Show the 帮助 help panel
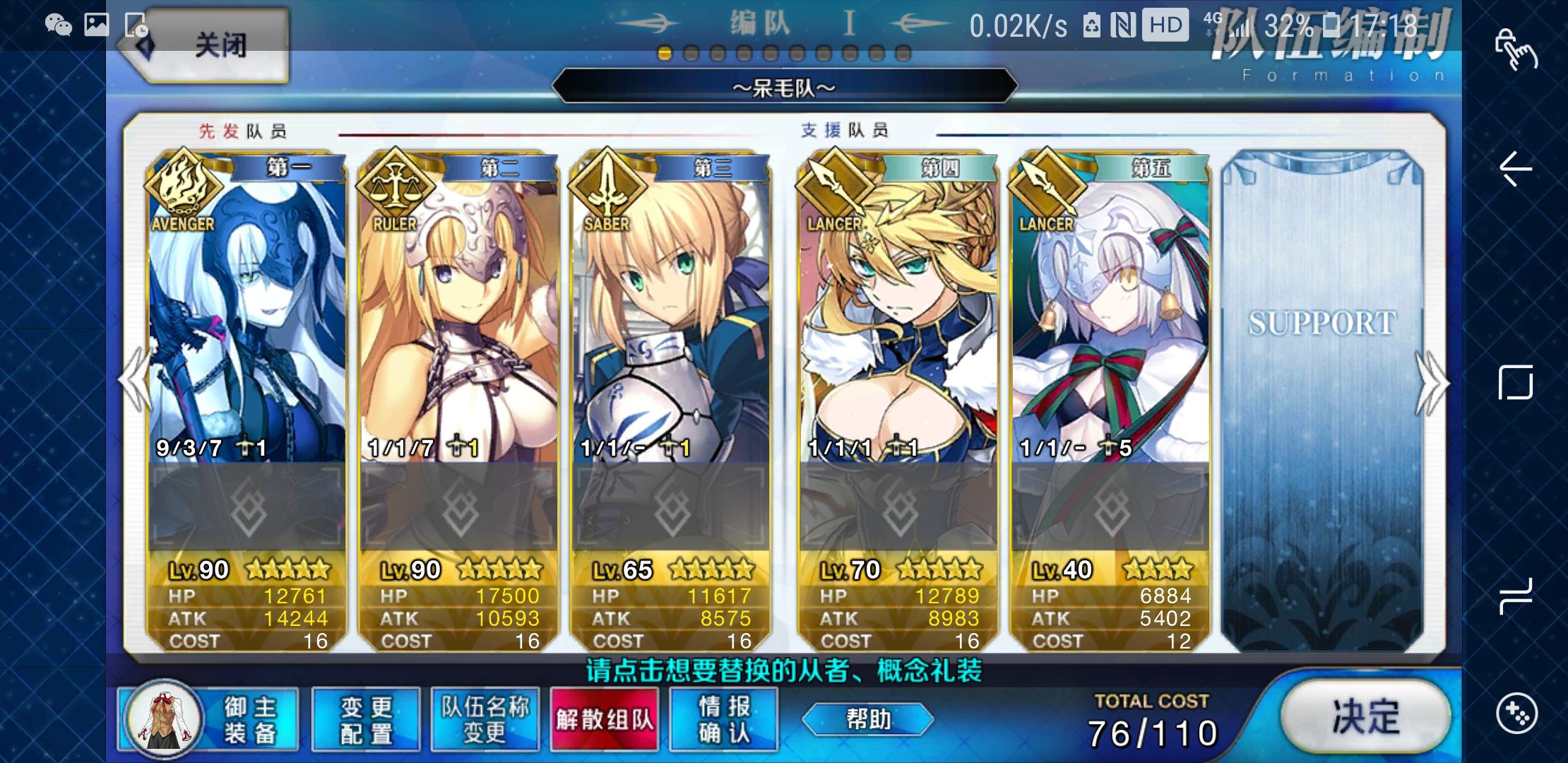 pos(868,719)
